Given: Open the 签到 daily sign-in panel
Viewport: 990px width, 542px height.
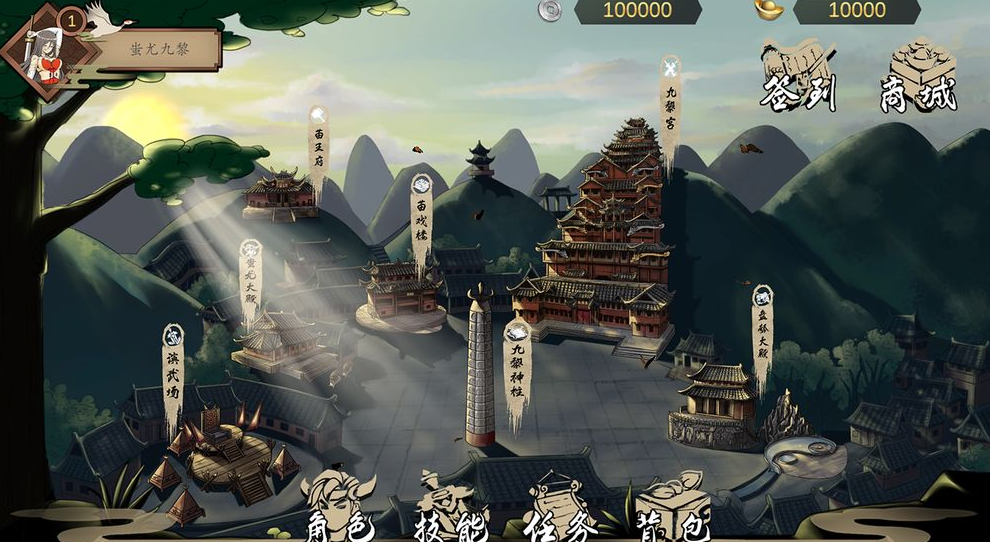Looking at the screenshot, I should coord(797,77).
